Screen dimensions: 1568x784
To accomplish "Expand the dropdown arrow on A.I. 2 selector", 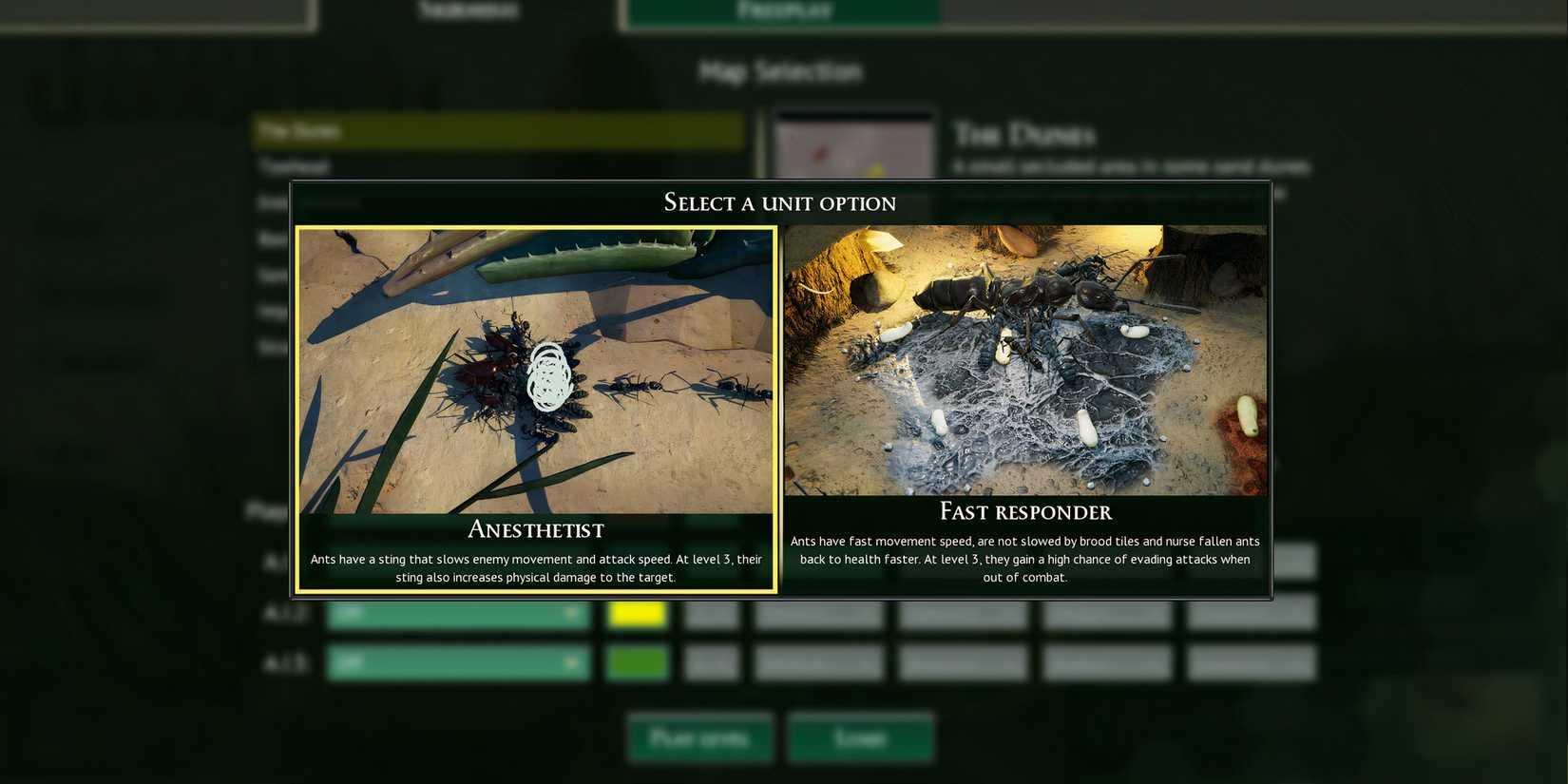I will (x=570, y=613).
